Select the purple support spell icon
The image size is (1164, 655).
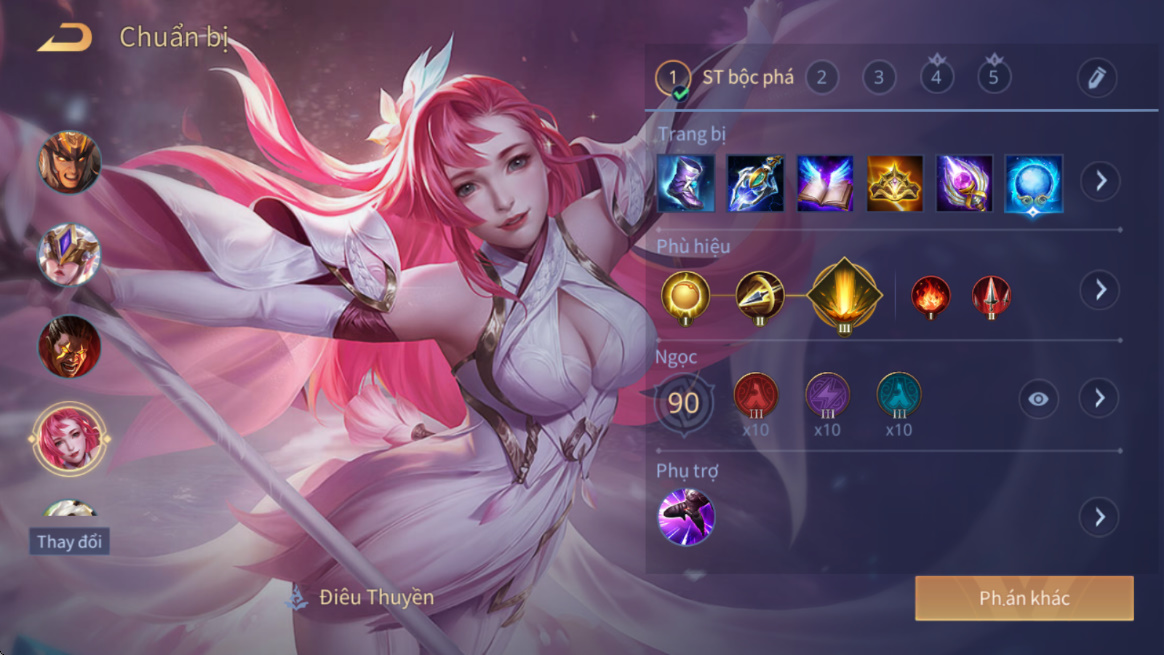(x=686, y=517)
